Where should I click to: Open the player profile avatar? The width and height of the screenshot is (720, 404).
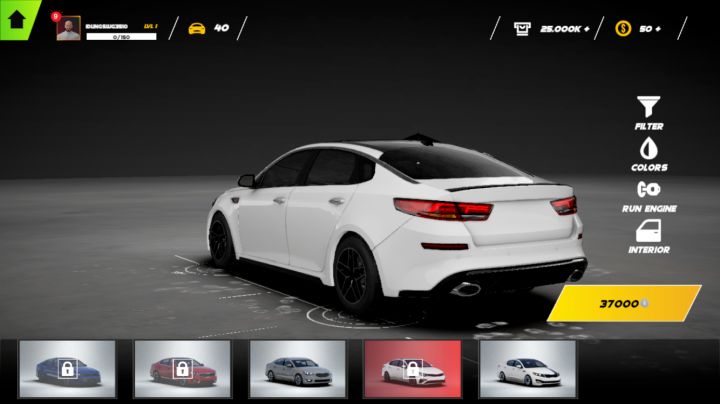(x=68, y=28)
